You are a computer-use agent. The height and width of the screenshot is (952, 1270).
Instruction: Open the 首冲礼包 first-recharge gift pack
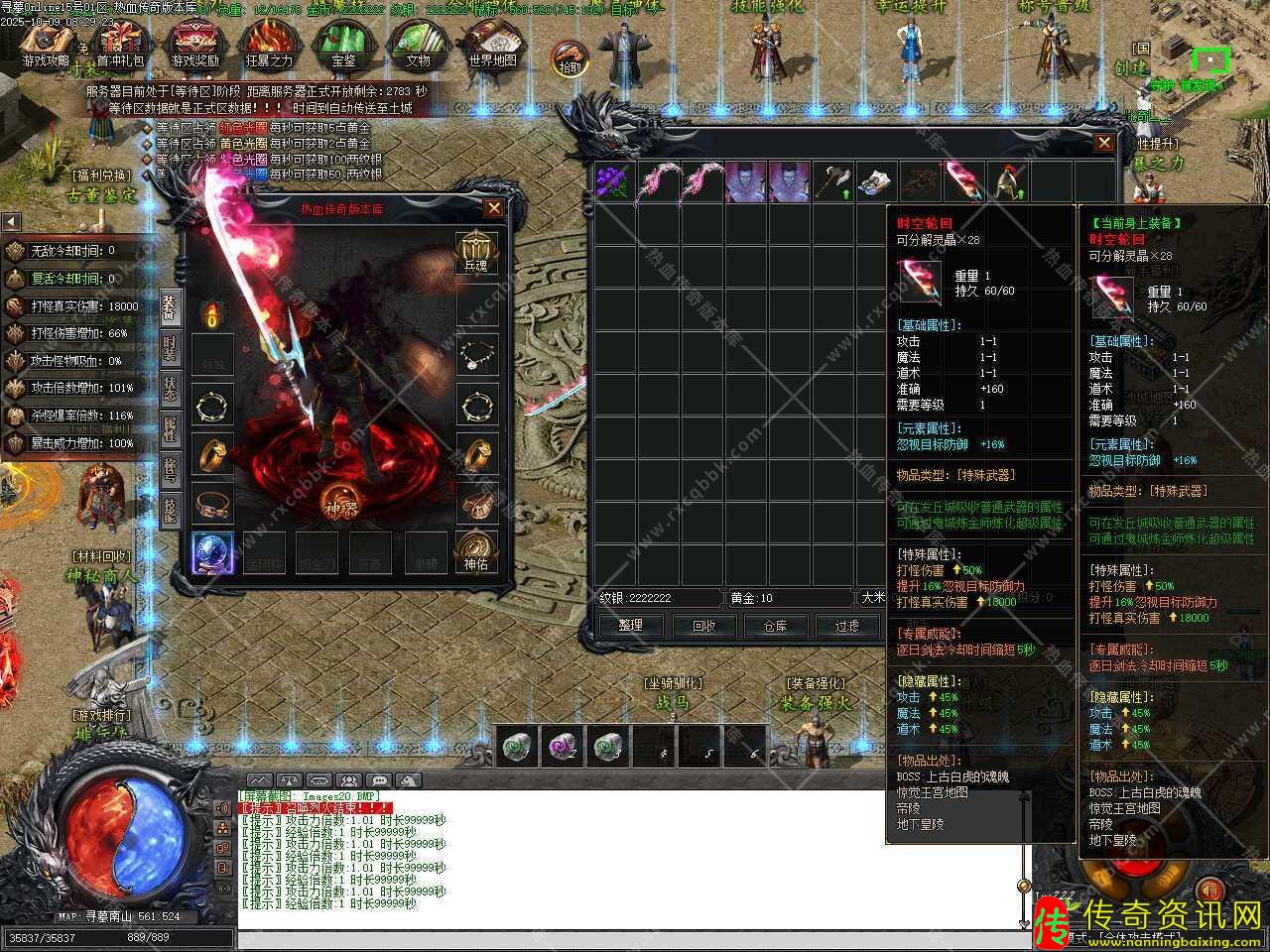point(120,45)
